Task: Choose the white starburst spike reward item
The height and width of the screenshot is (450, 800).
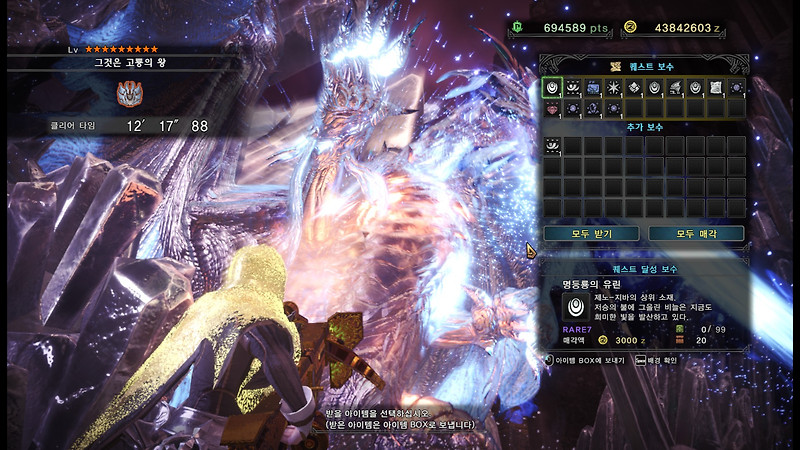Action: [613, 88]
